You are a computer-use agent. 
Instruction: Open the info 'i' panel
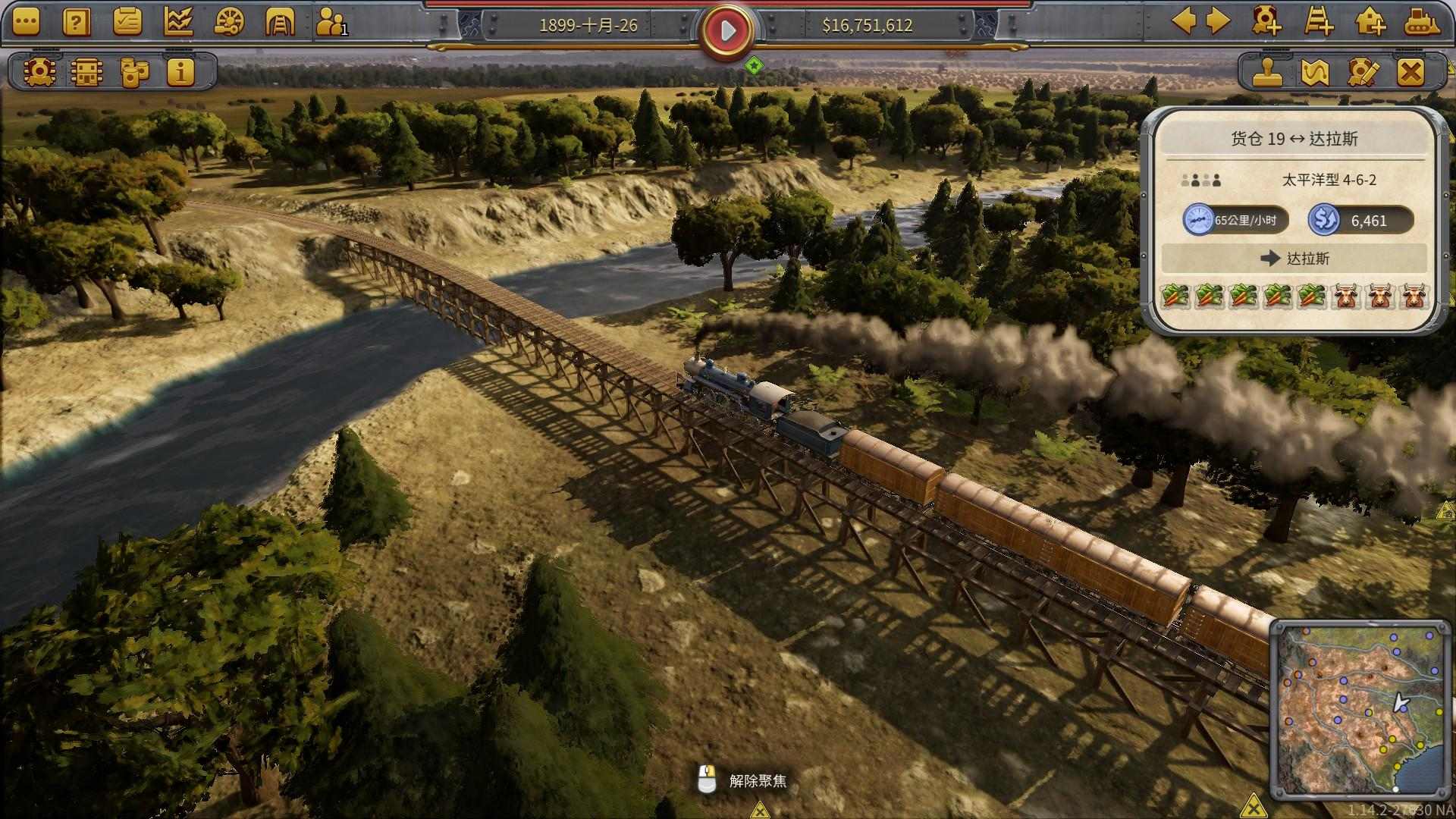click(180, 72)
